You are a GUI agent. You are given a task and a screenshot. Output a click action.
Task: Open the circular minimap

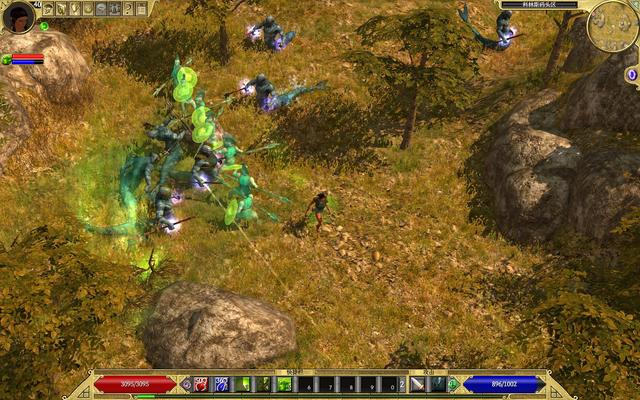tap(612, 28)
